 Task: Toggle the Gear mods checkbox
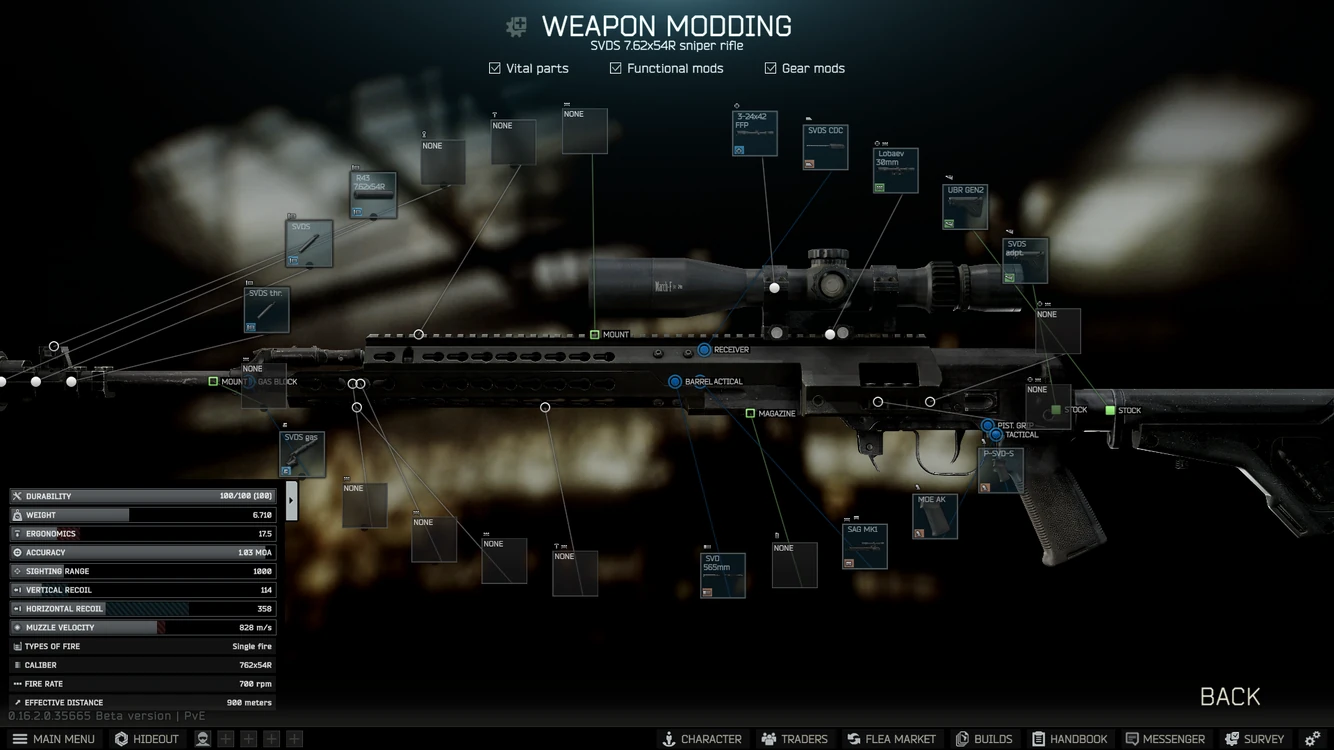click(770, 68)
